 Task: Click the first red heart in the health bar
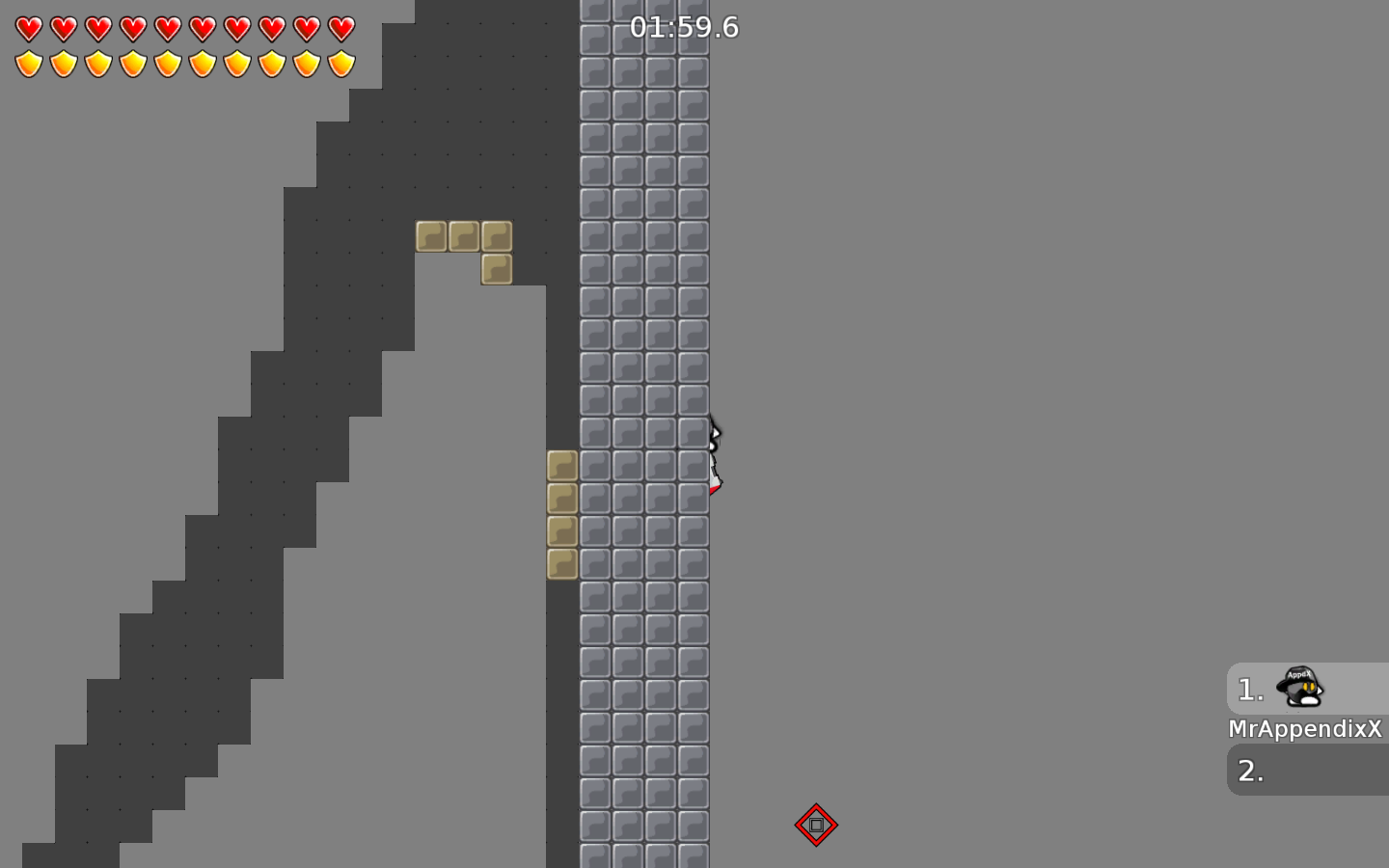click(x=28, y=28)
